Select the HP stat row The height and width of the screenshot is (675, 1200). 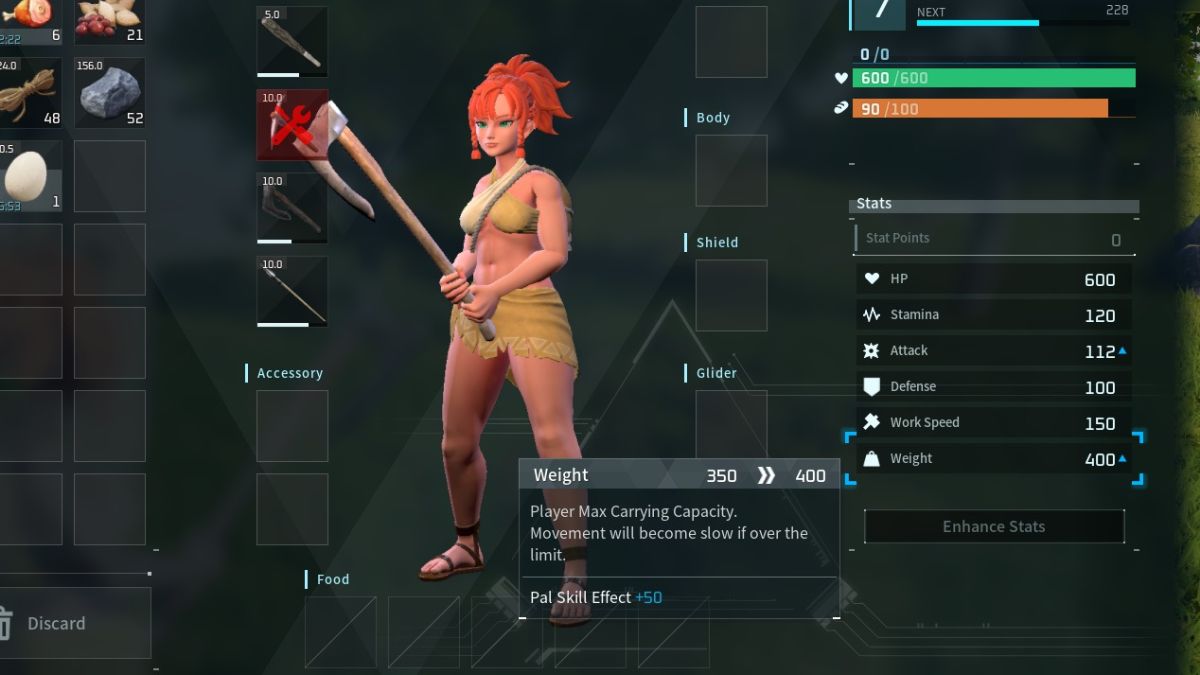pos(994,279)
